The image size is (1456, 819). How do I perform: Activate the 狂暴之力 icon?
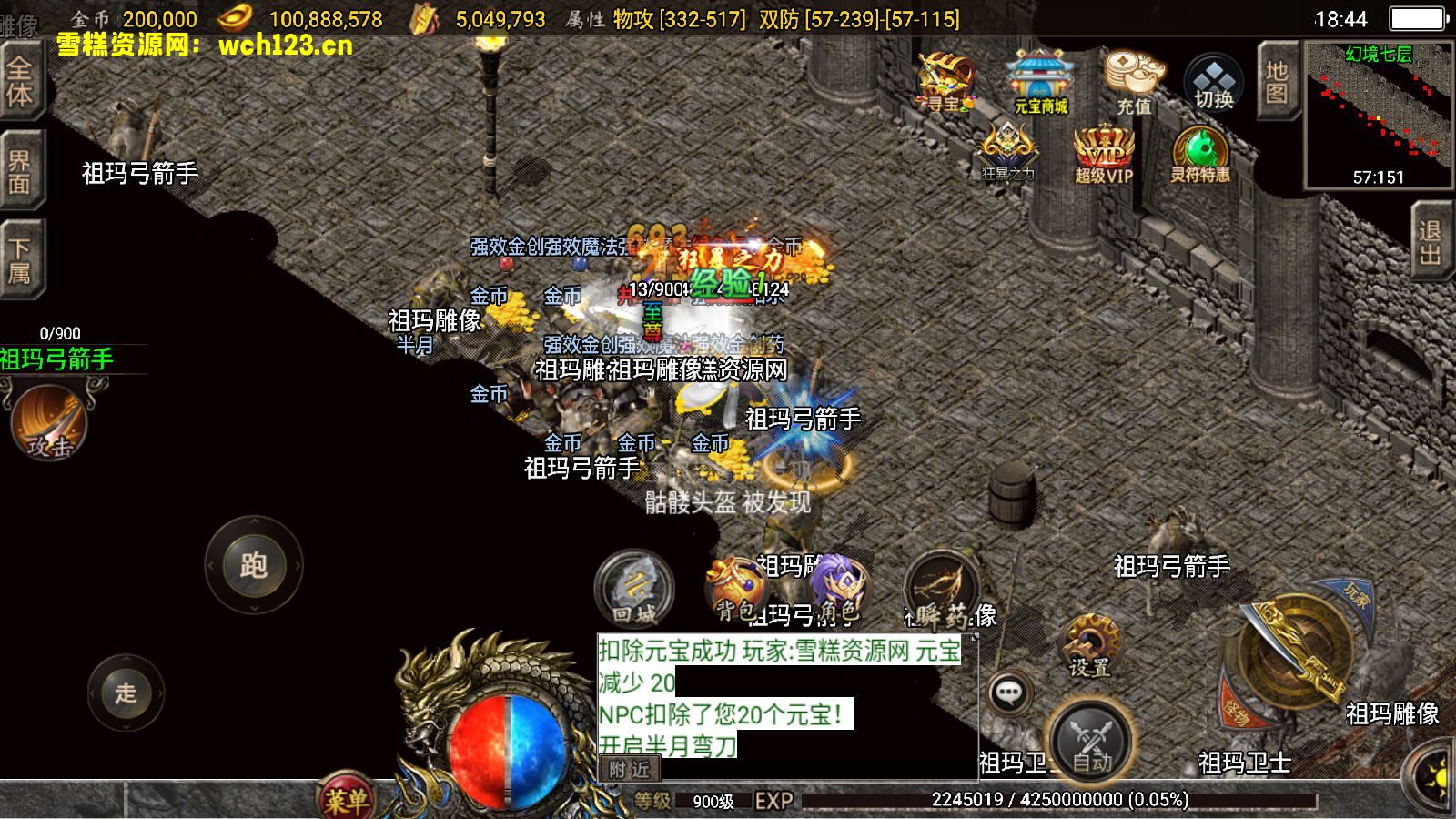[x=1007, y=152]
